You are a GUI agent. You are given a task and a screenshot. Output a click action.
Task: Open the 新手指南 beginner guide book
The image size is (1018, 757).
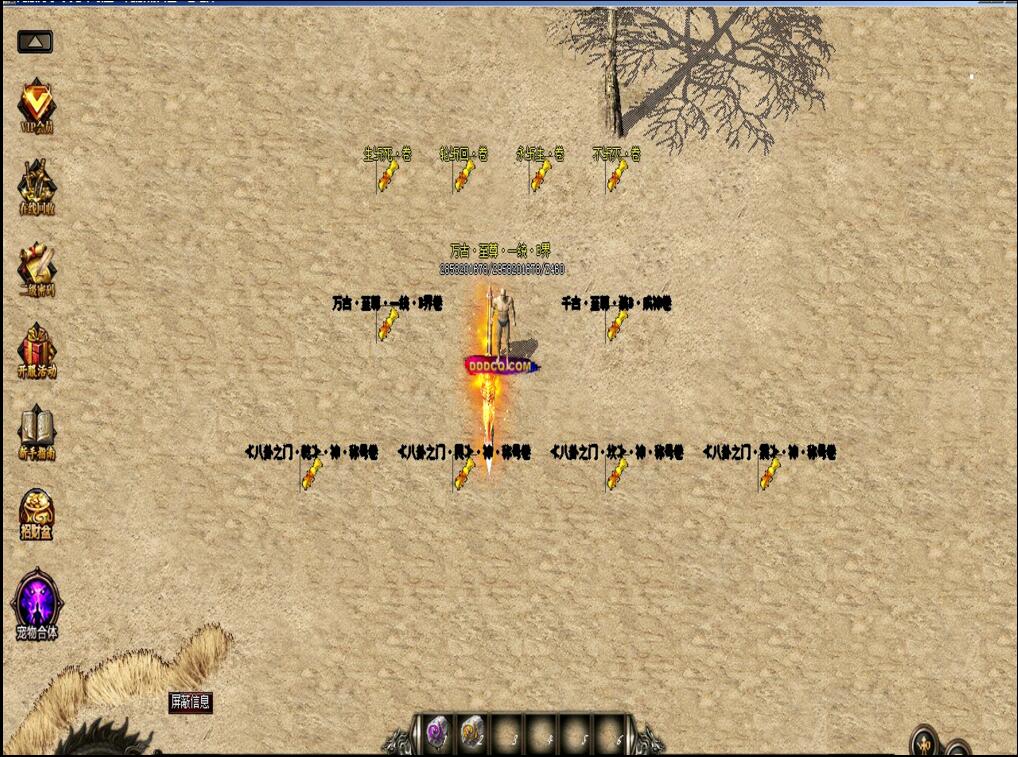[x=37, y=432]
